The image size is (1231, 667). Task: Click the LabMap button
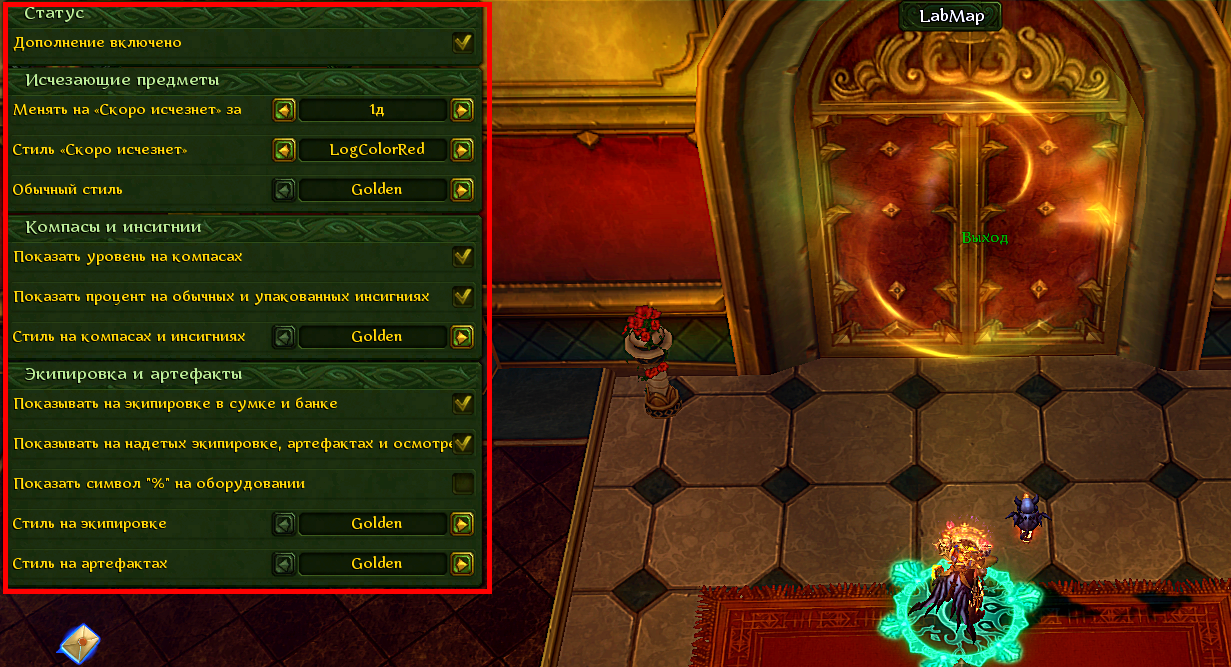click(x=949, y=15)
